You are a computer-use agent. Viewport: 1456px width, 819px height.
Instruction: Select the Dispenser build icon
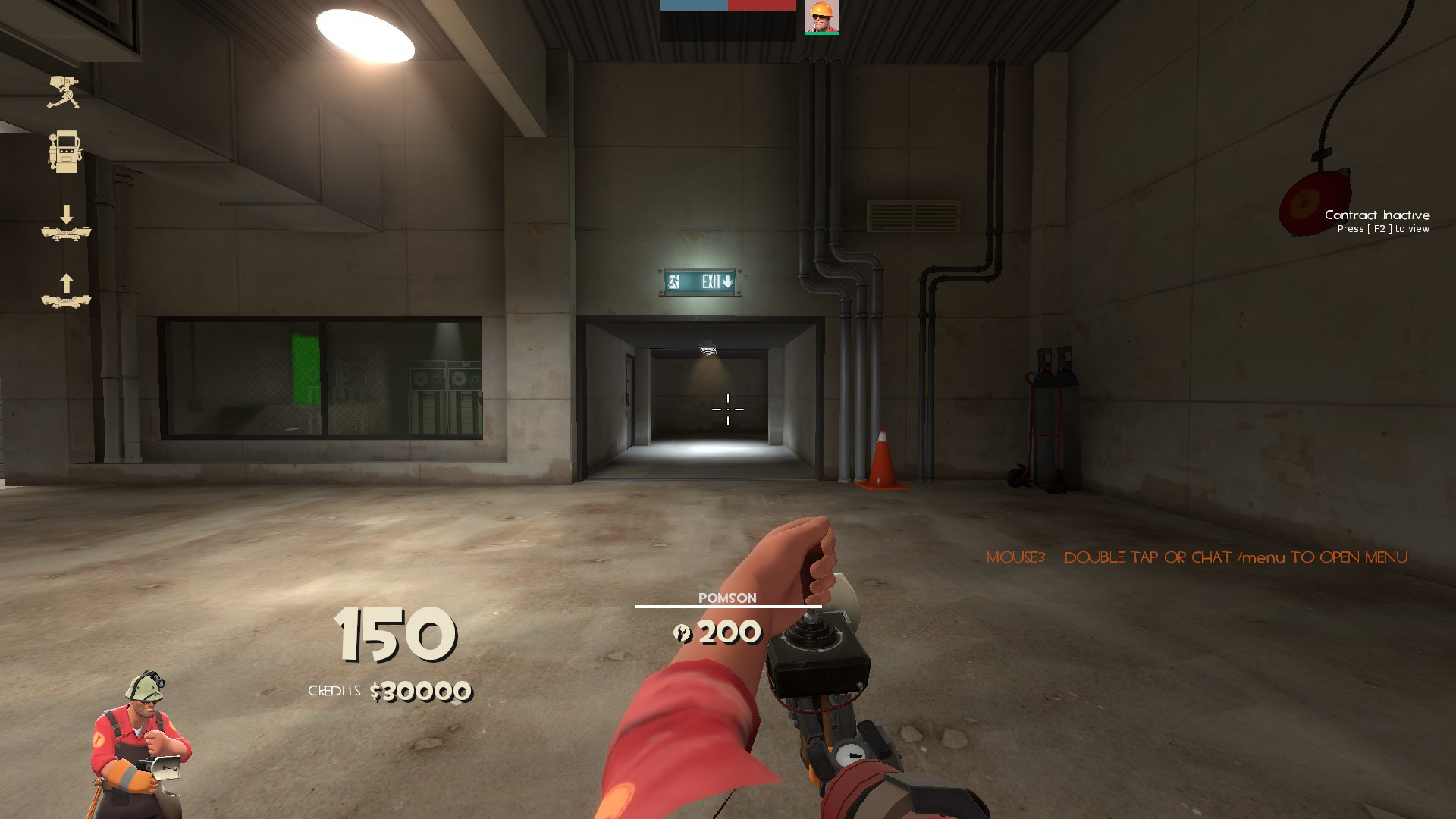click(66, 150)
